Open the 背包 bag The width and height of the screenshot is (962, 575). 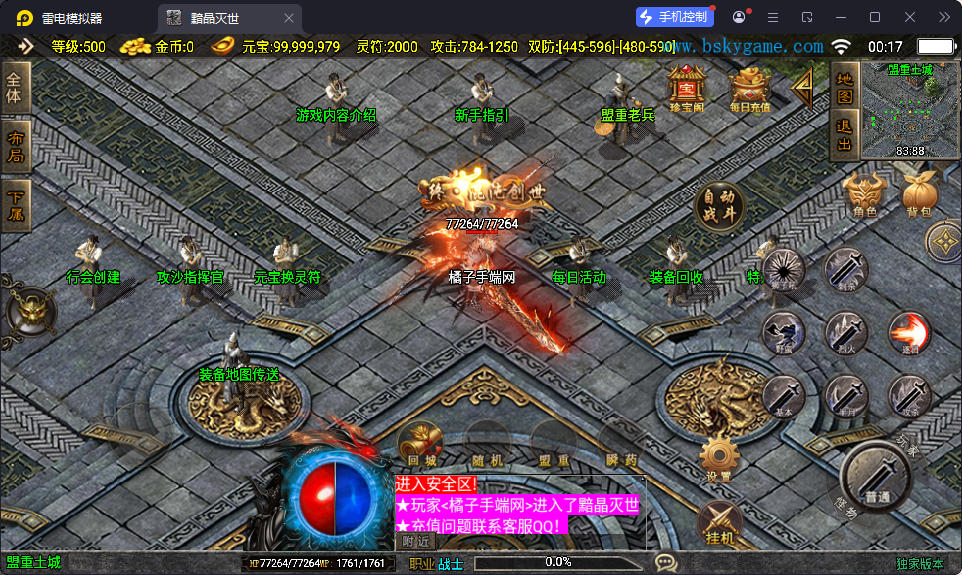coord(918,193)
